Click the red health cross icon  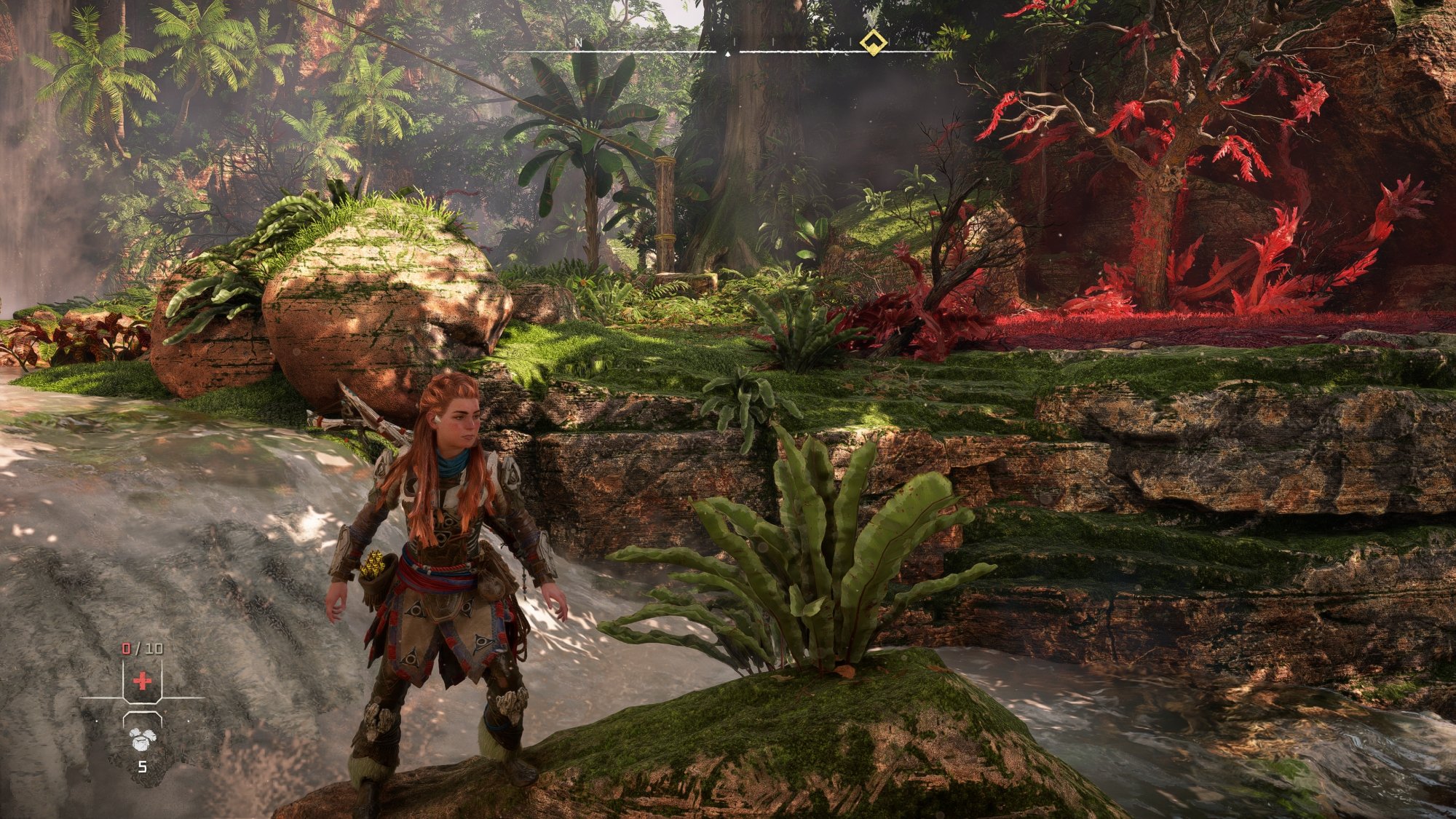point(143,681)
